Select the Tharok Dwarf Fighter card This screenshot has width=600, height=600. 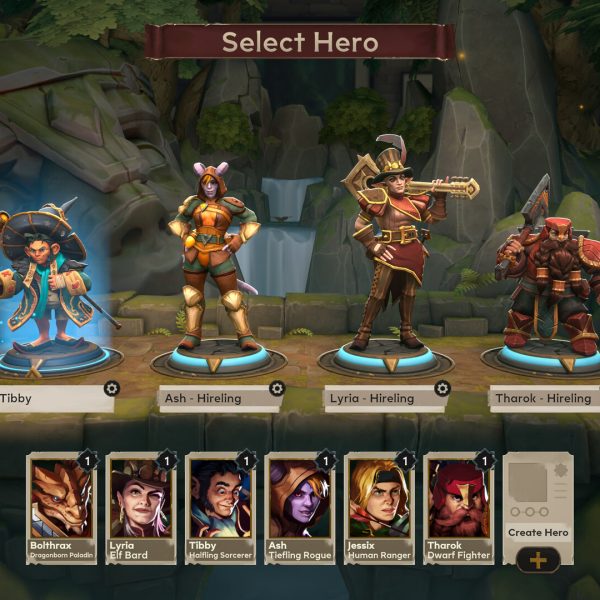point(459,507)
